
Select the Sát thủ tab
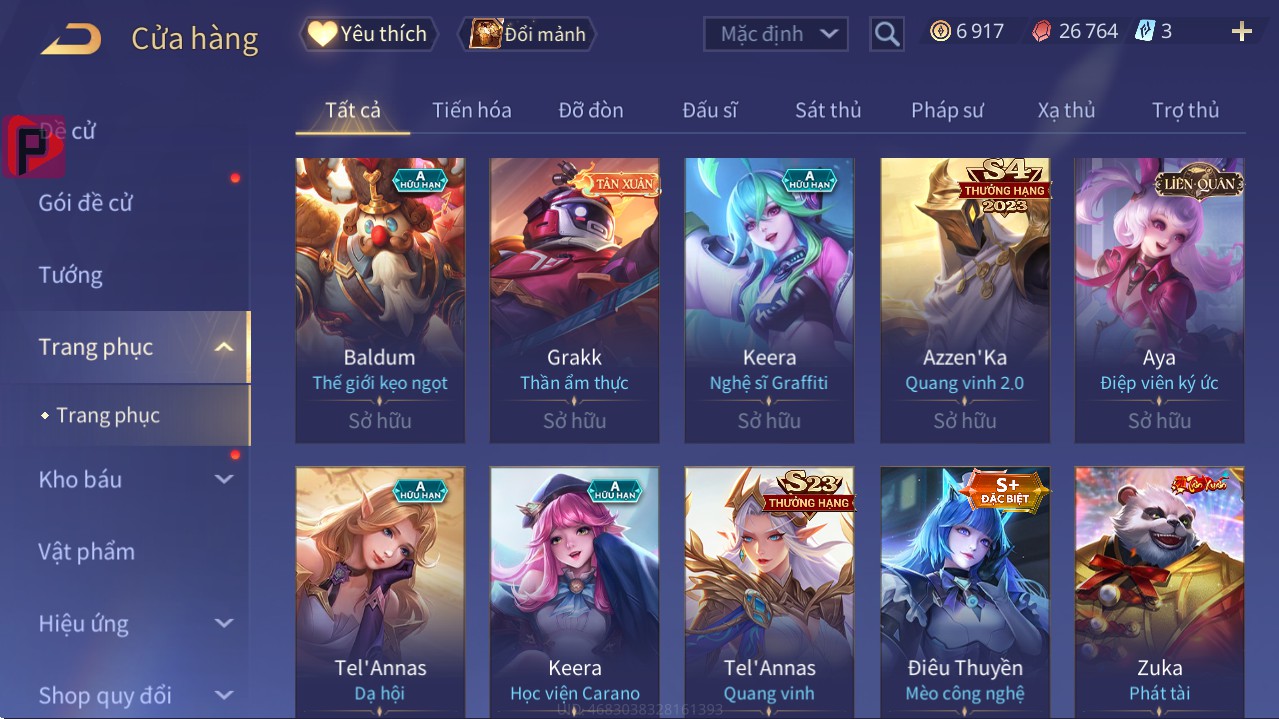pos(828,110)
